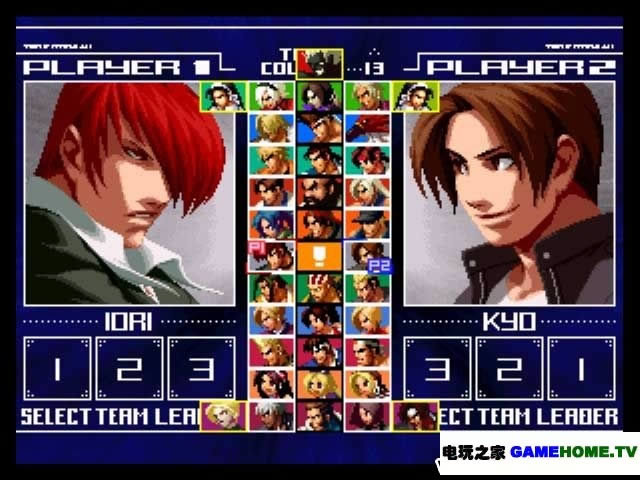Select the blue-haired fighter on the orange tile

click(272, 224)
